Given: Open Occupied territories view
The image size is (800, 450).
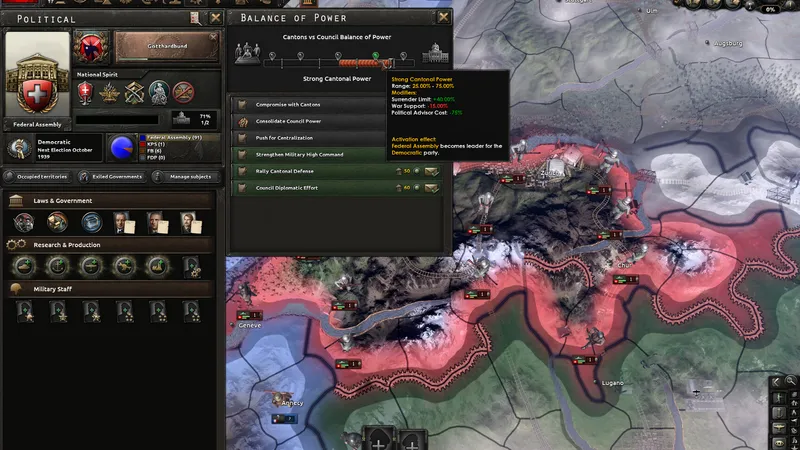Looking at the screenshot, I should (x=38, y=177).
